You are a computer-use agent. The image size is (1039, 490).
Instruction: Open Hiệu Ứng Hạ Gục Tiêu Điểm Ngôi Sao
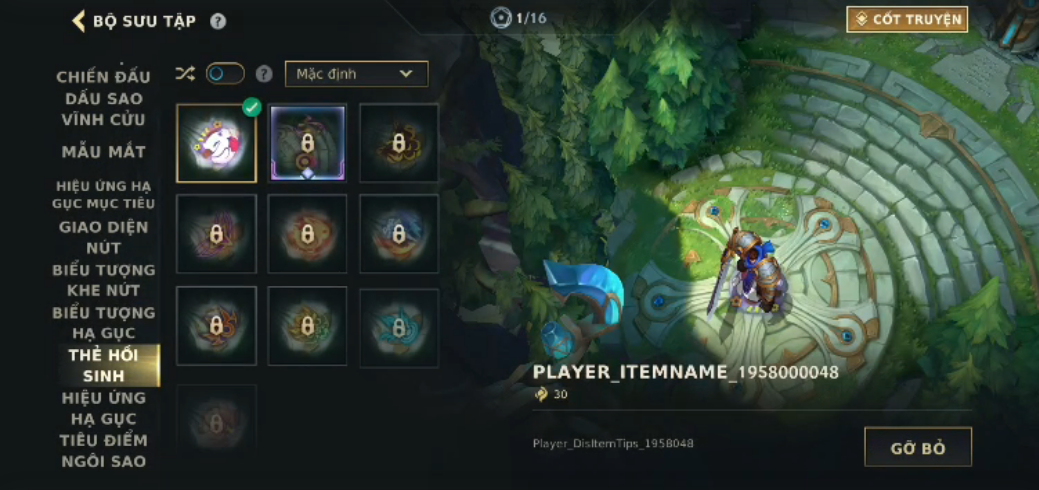coord(103,430)
